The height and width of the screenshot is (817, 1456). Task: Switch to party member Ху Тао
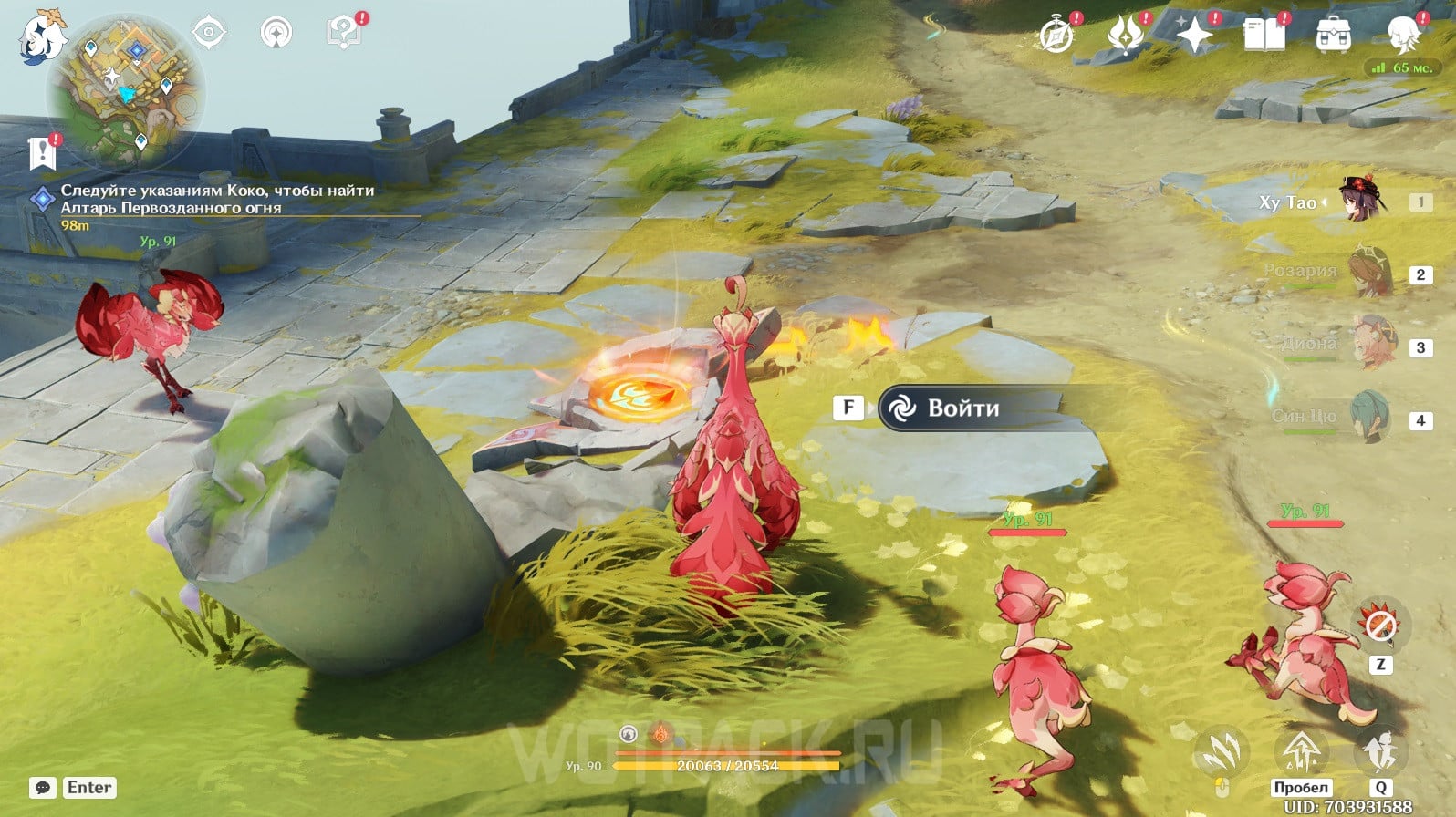[x=1359, y=201]
